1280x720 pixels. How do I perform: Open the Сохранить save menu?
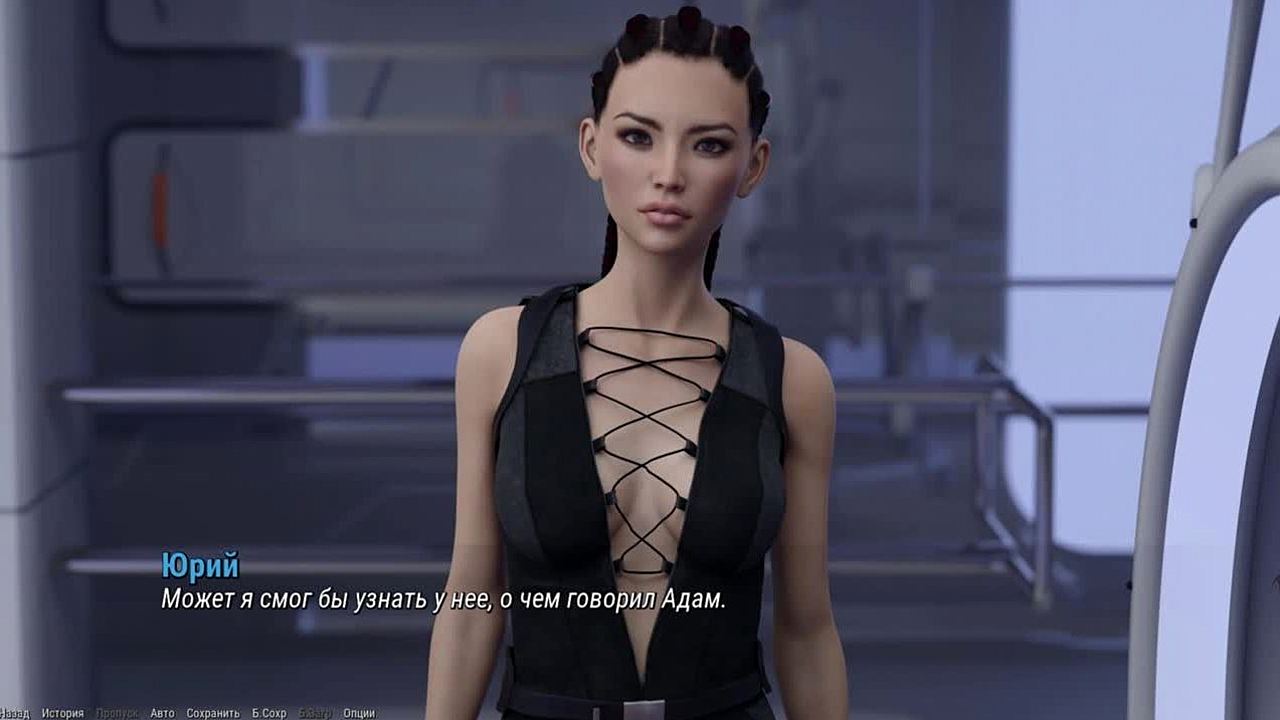click(x=213, y=713)
